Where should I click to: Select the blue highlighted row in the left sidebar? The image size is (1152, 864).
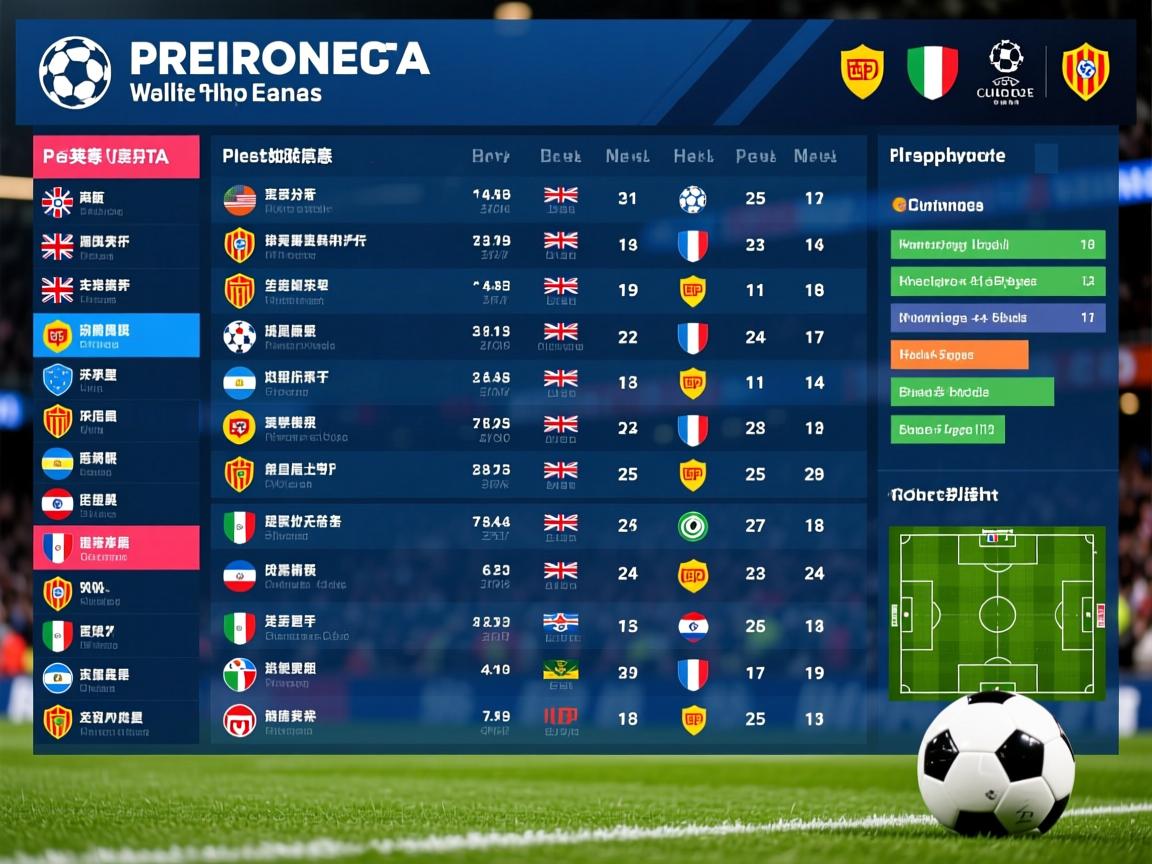[x=116, y=335]
